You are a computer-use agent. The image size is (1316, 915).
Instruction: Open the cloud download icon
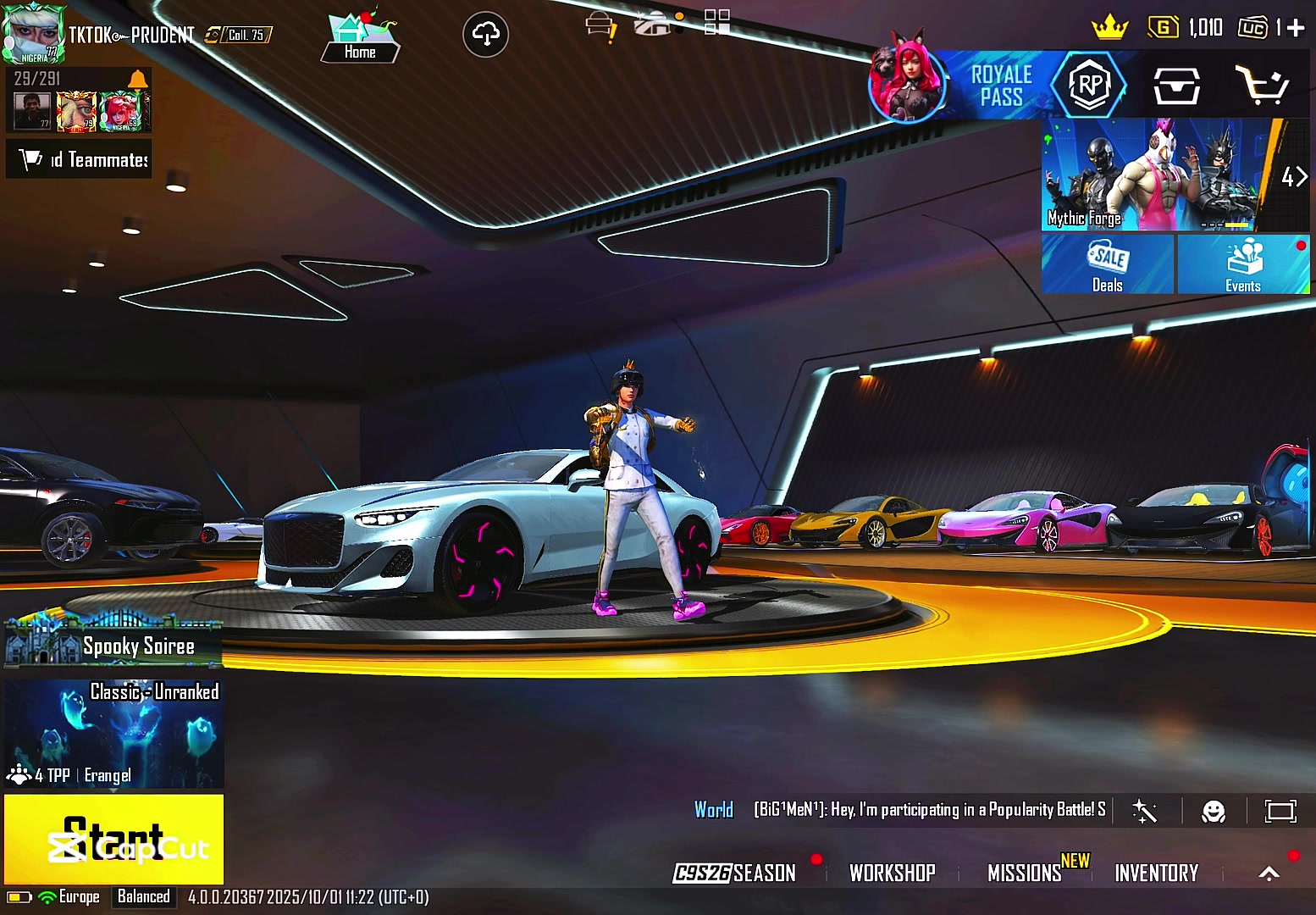[x=485, y=35]
